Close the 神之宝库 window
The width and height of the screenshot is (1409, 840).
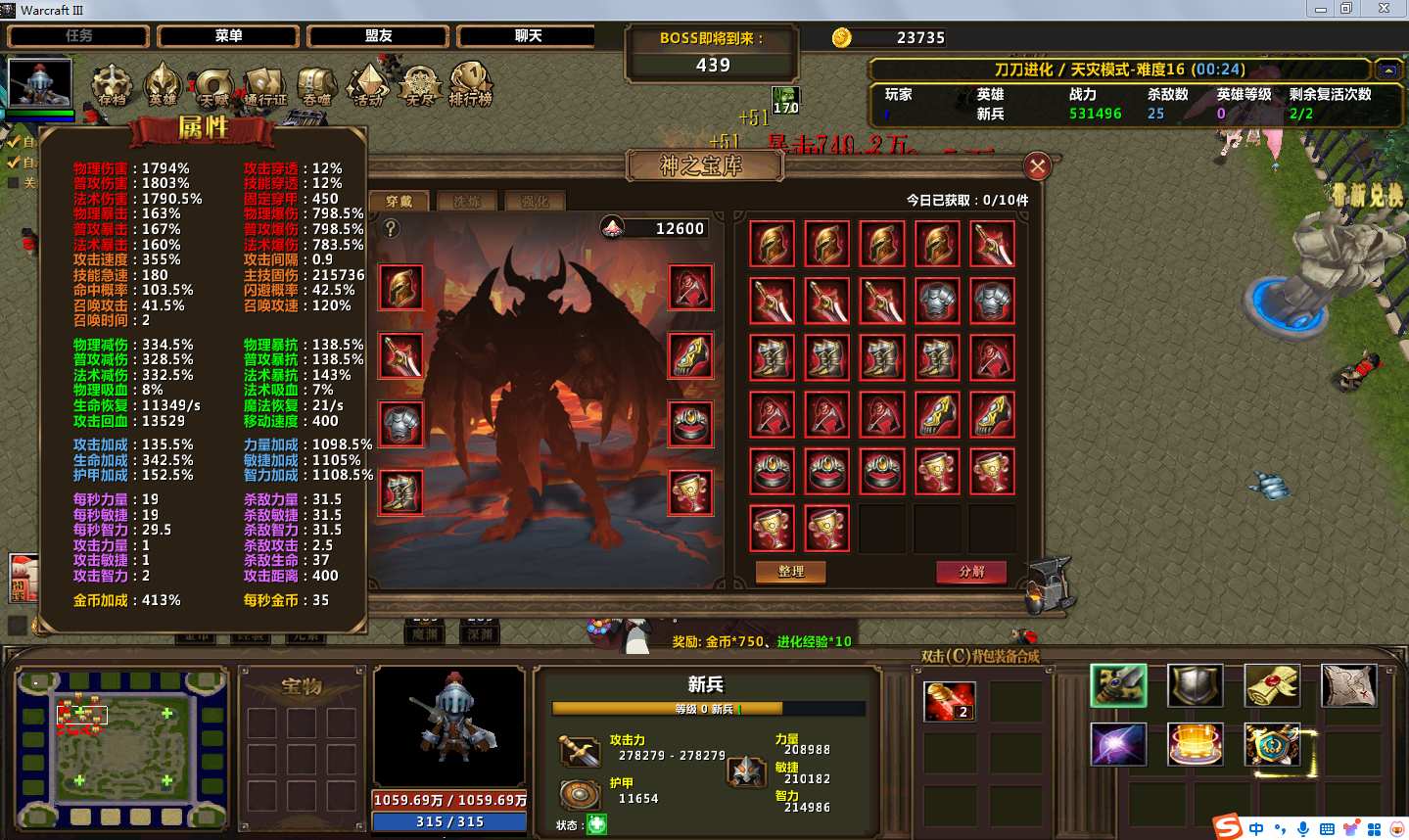click(1037, 166)
